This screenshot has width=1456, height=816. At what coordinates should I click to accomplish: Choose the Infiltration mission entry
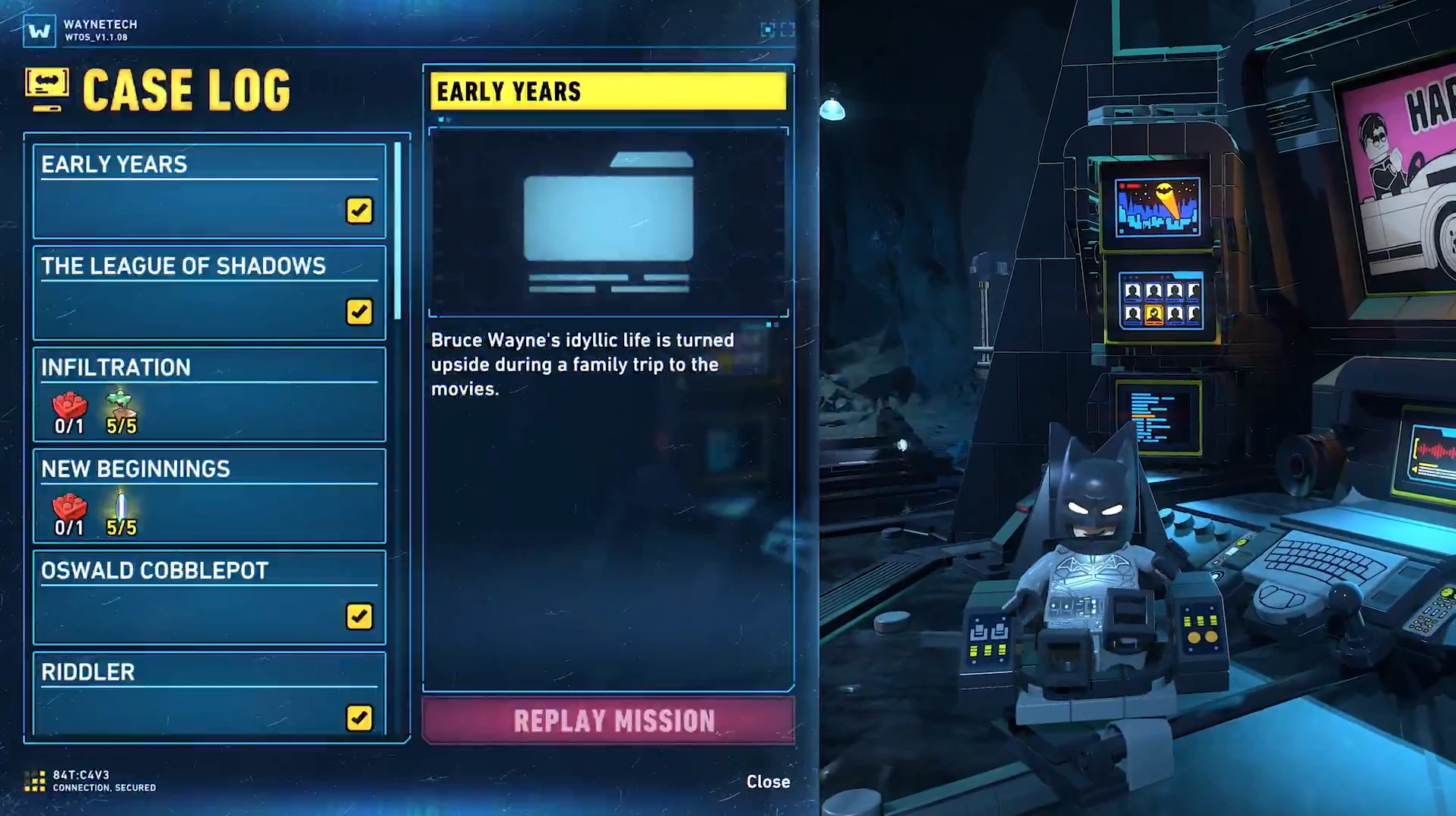pos(209,394)
